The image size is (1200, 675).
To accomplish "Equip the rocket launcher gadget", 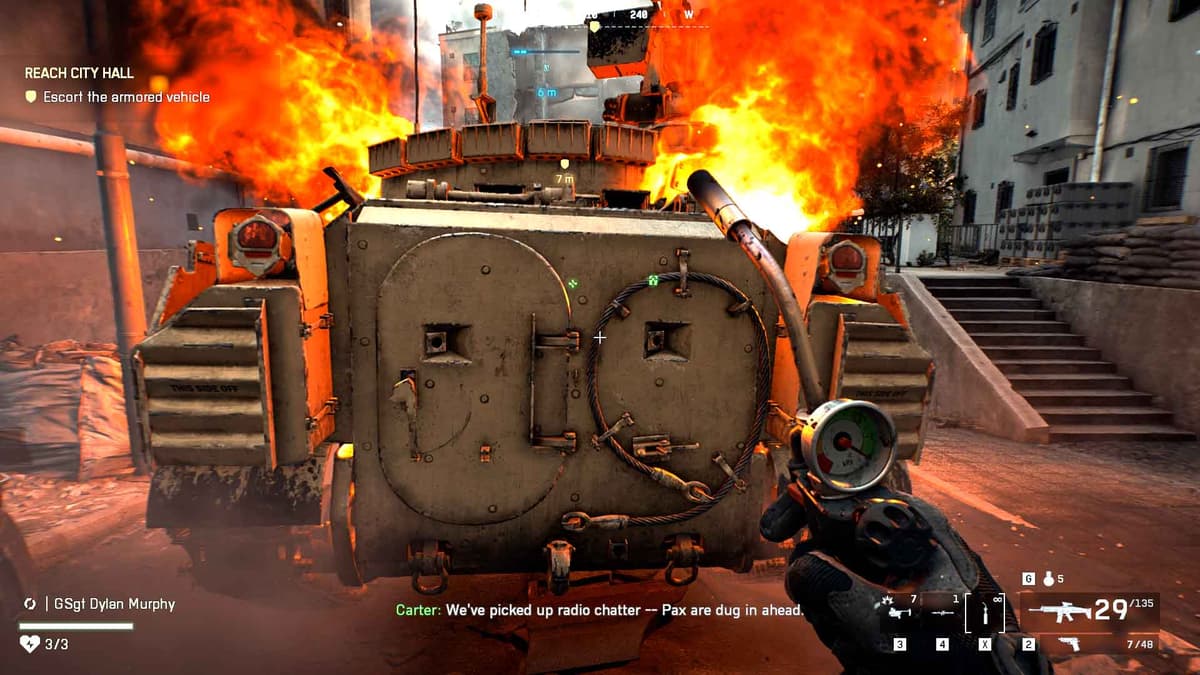I will click(941, 611).
